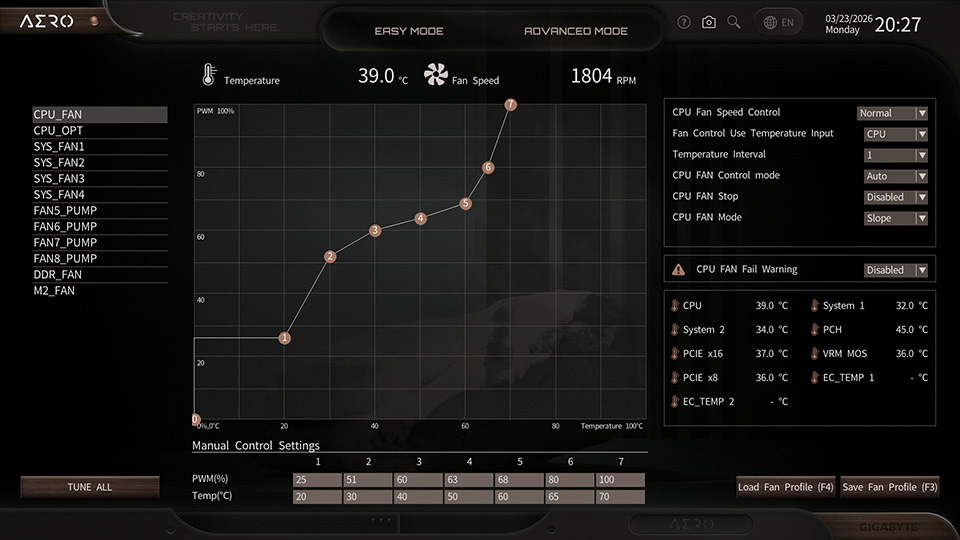This screenshot has height=540, width=960.
Task: Select SYS_FAN1 from the fan list
Action: click(59, 147)
